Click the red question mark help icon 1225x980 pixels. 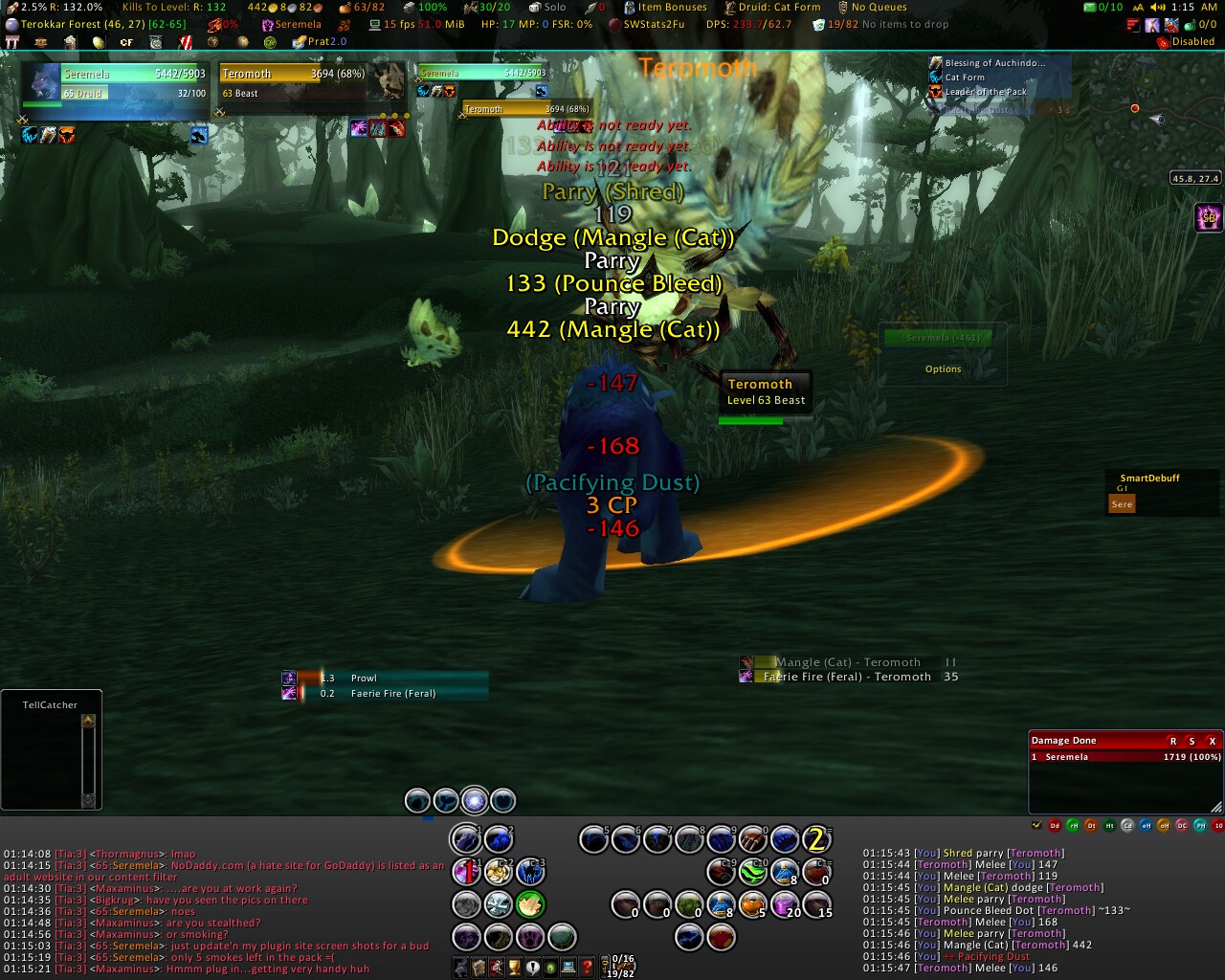(588, 968)
